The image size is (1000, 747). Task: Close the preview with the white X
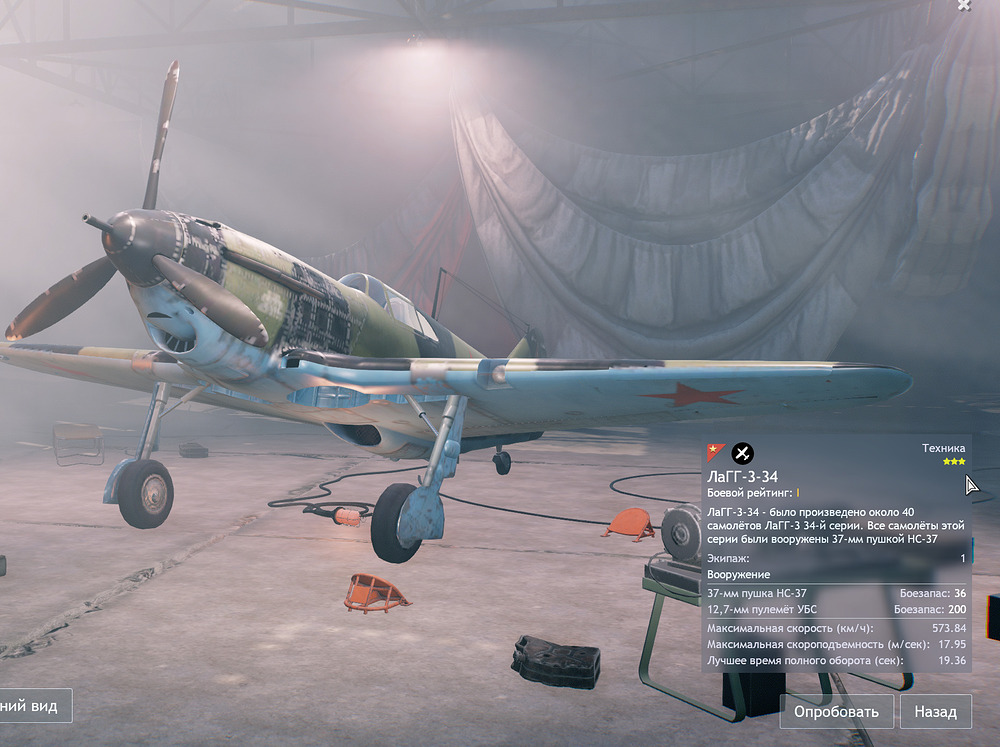pyautogui.click(x=963, y=5)
